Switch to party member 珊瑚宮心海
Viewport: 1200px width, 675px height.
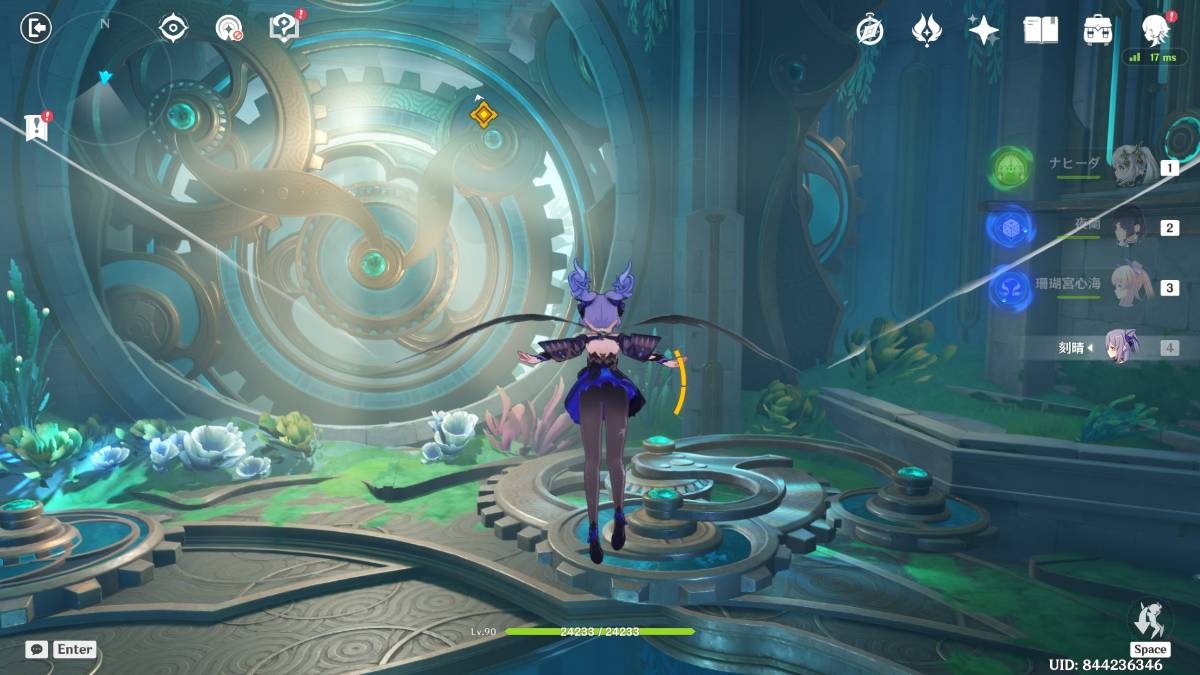1130,287
